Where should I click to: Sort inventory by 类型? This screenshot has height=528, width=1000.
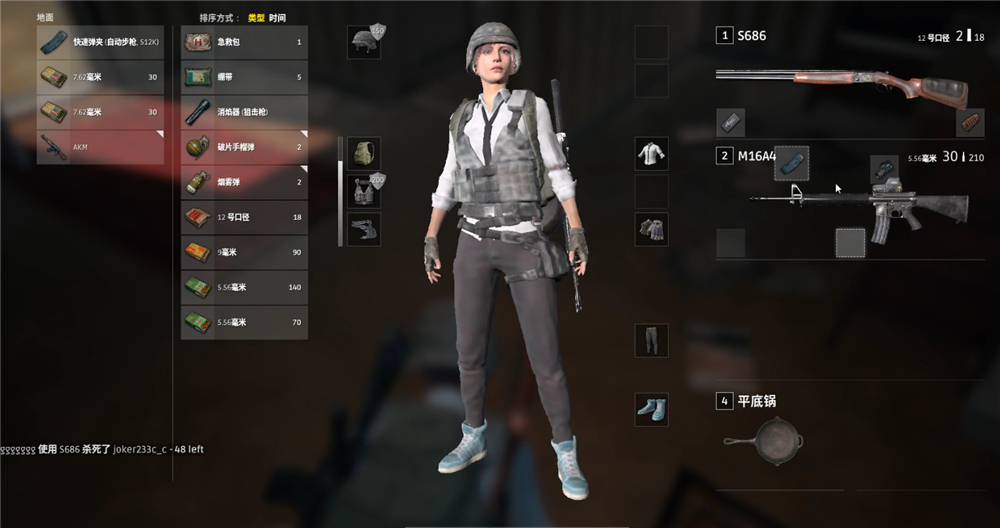256,18
